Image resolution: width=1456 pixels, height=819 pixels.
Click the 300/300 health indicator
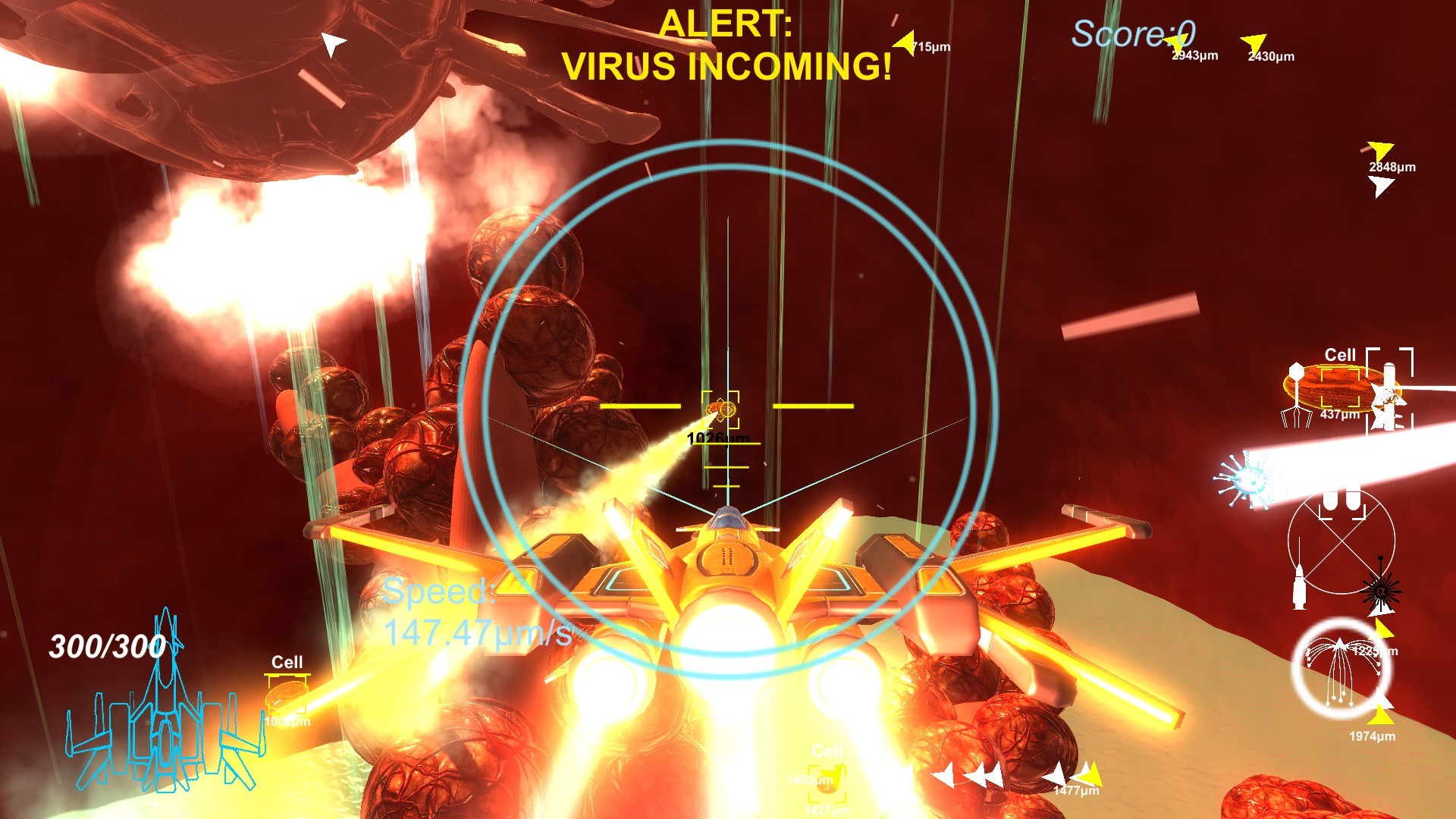pos(108,645)
